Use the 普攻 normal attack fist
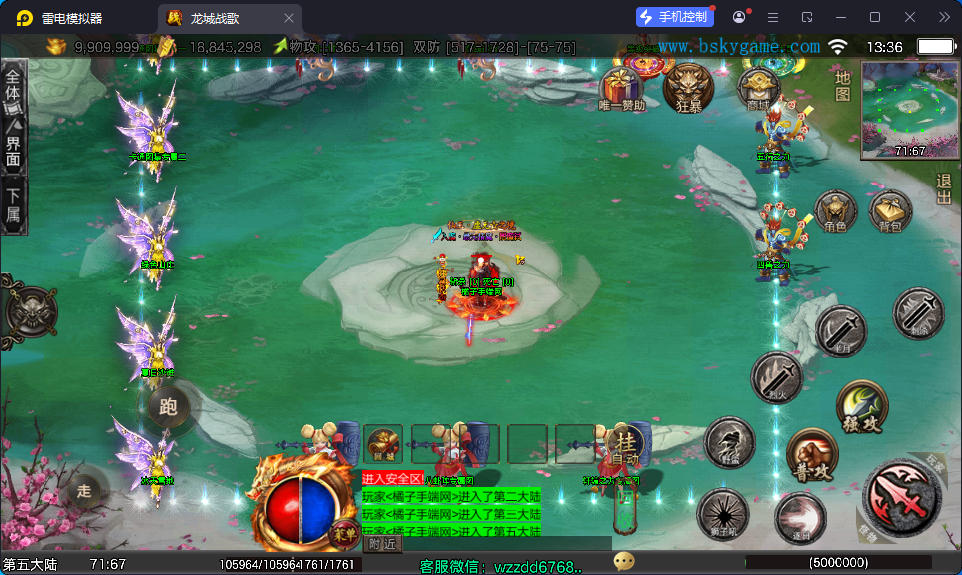962x575 pixels. [x=810, y=454]
